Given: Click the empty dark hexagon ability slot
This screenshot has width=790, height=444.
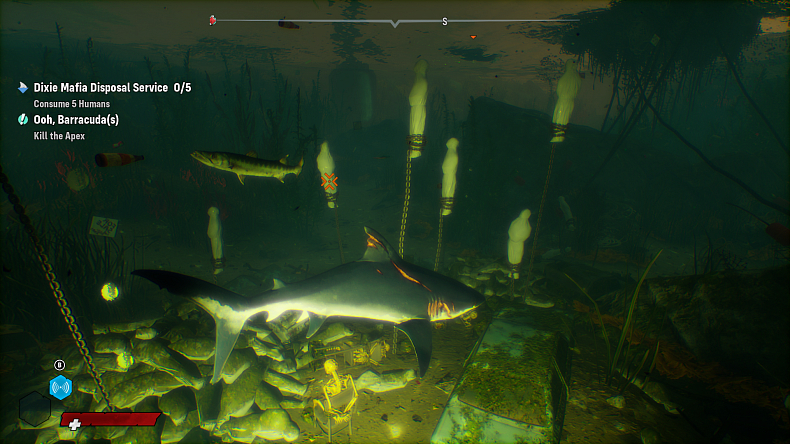Looking at the screenshot, I should 35,407.
